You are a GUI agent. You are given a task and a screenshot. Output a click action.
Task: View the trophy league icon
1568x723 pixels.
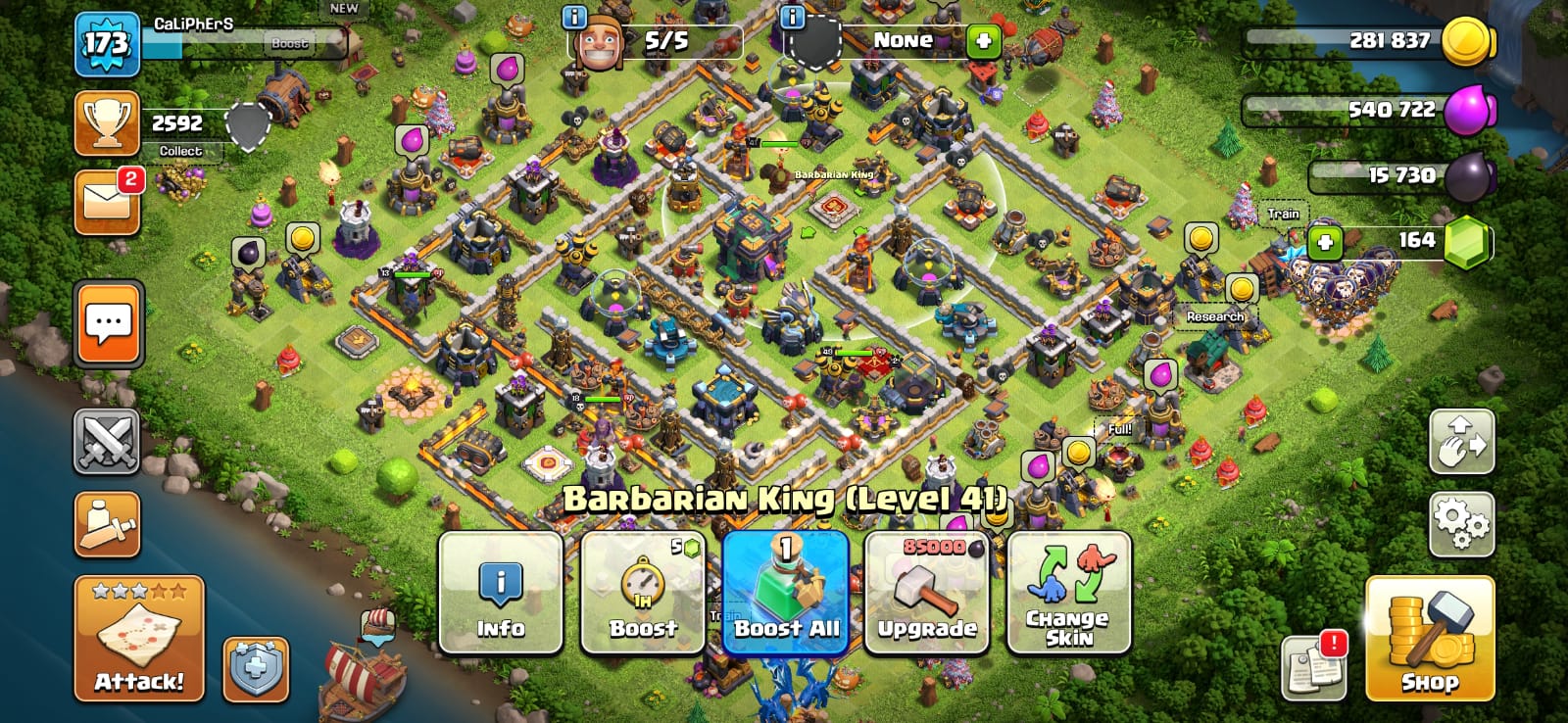[x=107, y=124]
